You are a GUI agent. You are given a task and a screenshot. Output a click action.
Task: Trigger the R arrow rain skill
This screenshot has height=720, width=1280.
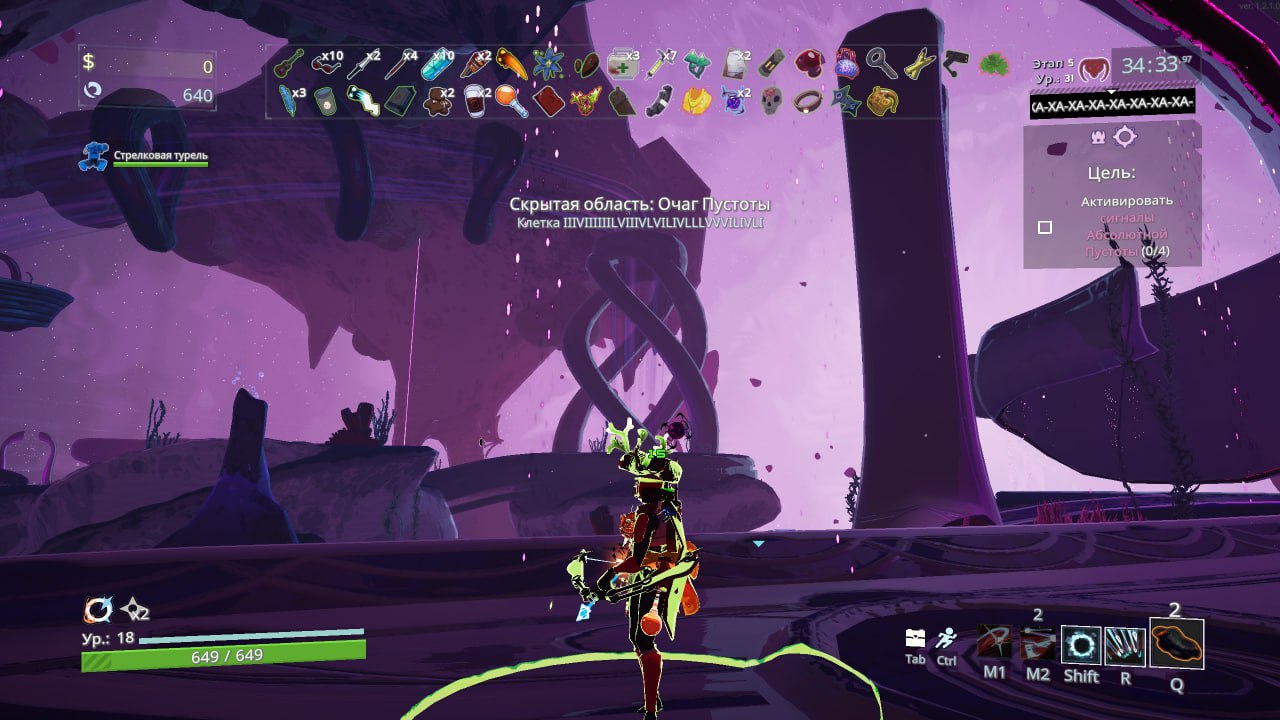point(1125,645)
